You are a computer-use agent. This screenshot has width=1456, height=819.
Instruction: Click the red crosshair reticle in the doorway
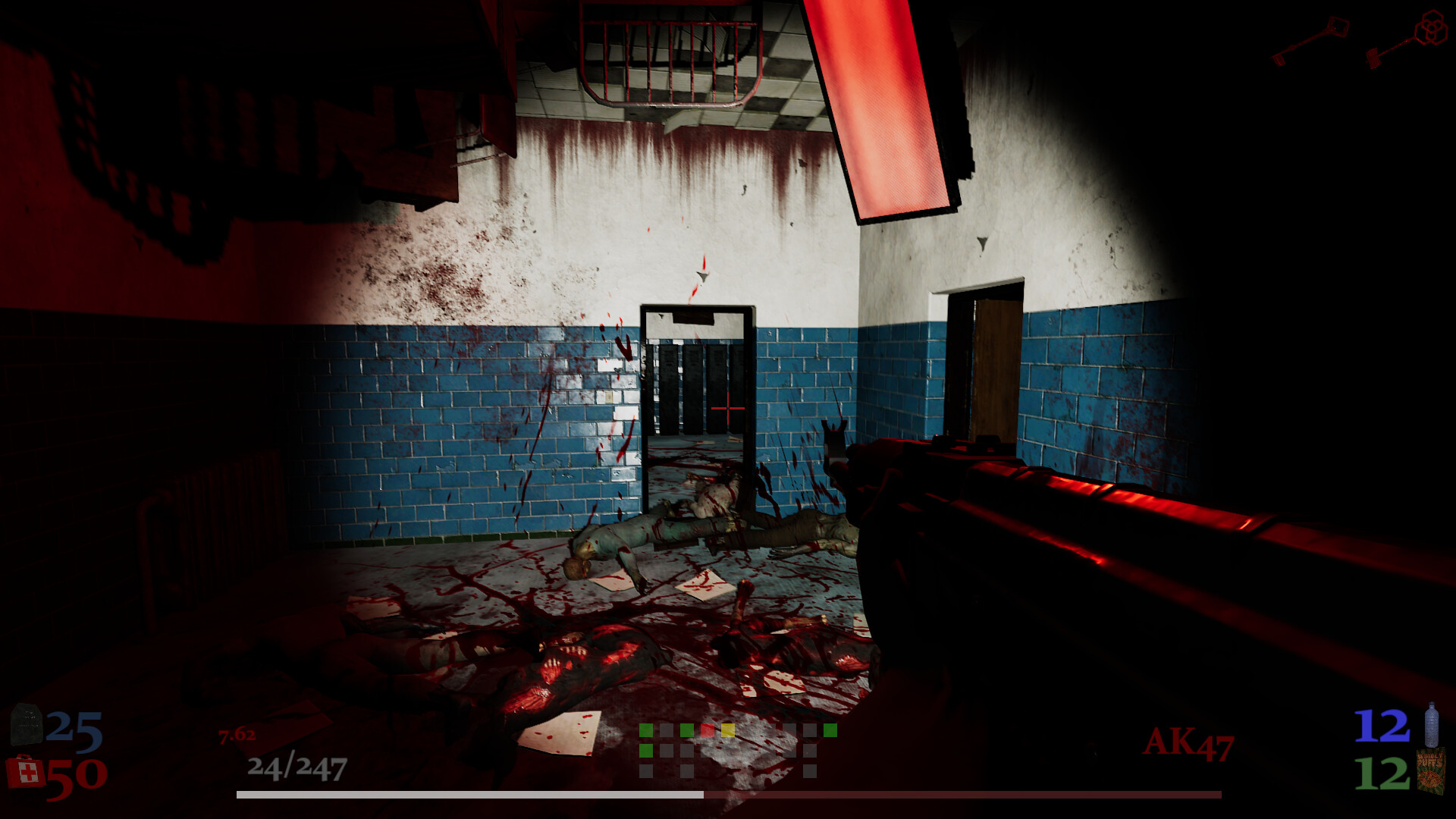pyautogui.click(x=726, y=408)
